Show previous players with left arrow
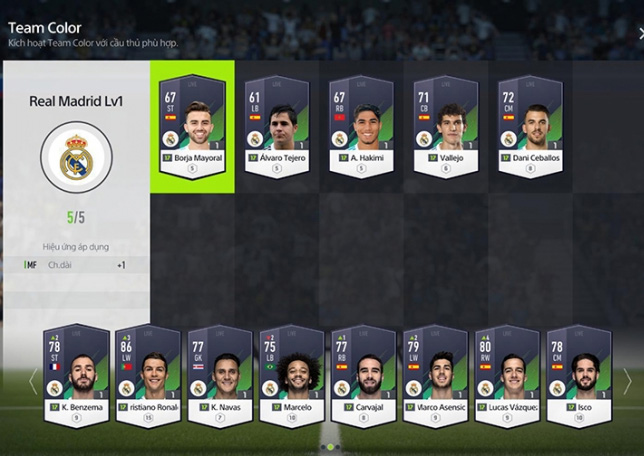The image size is (644, 456). [32, 381]
